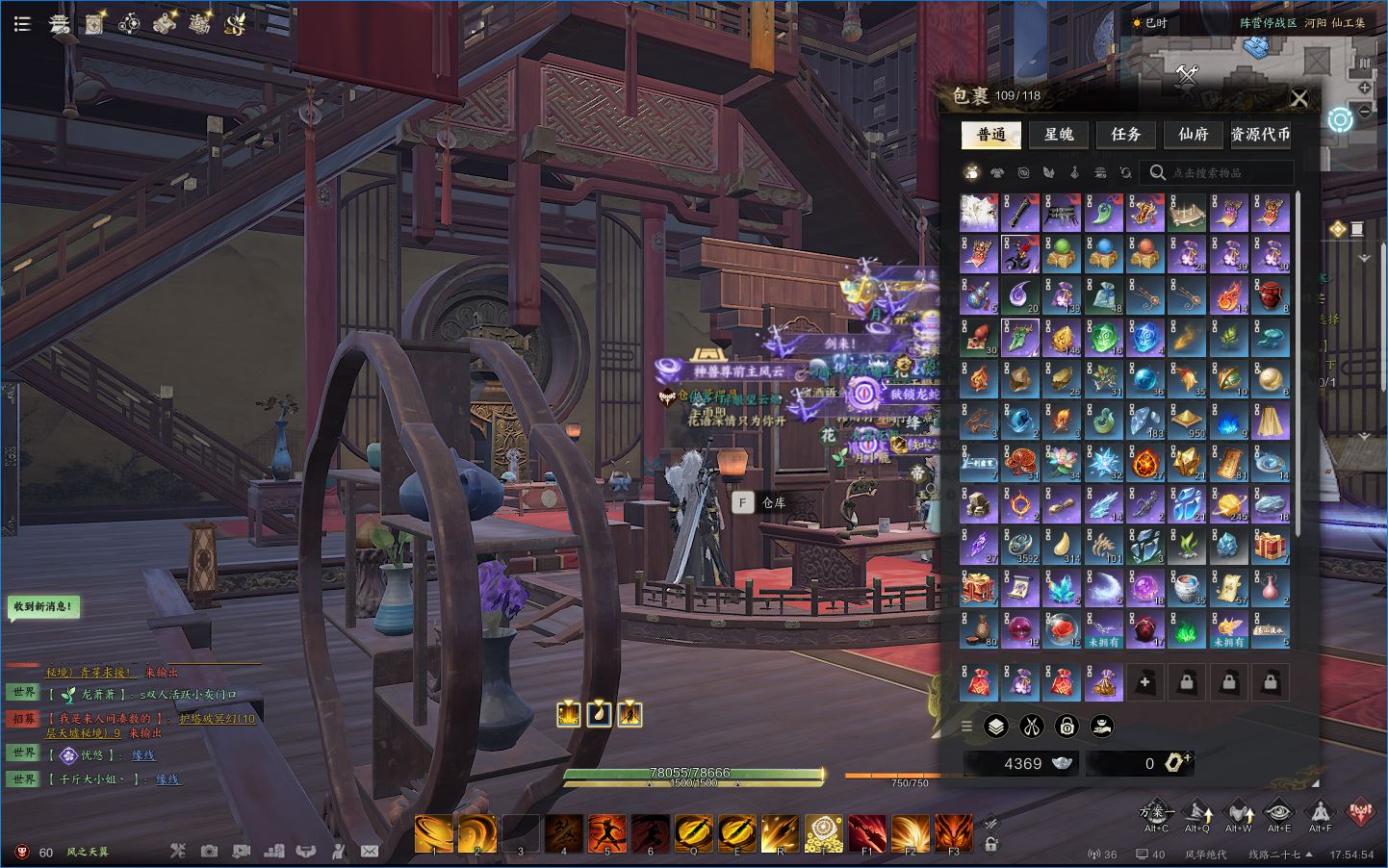Open the 任务 inventory tab
This screenshot has height=868, width=1388.
(x=1126, y=135)
